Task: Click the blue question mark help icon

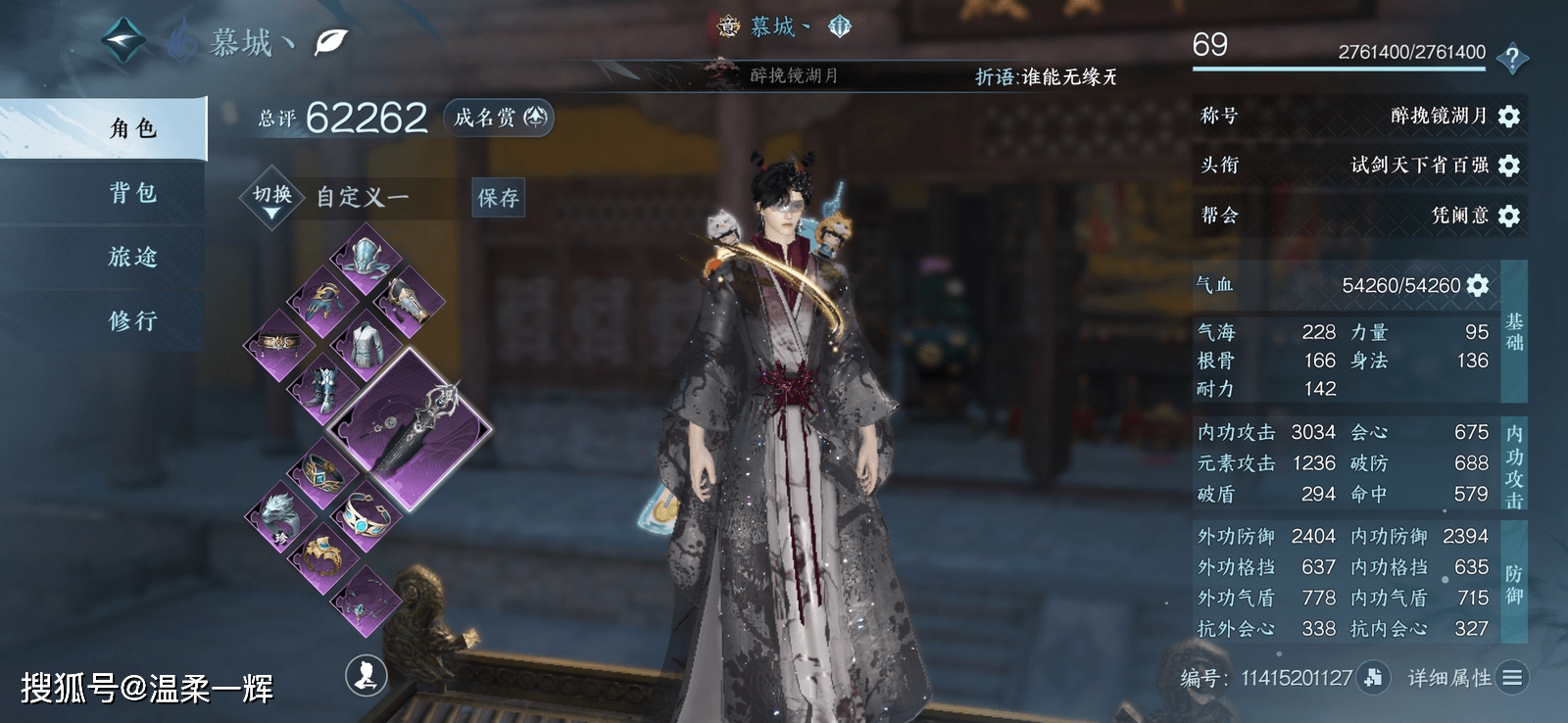Action: pos(1512,58)
